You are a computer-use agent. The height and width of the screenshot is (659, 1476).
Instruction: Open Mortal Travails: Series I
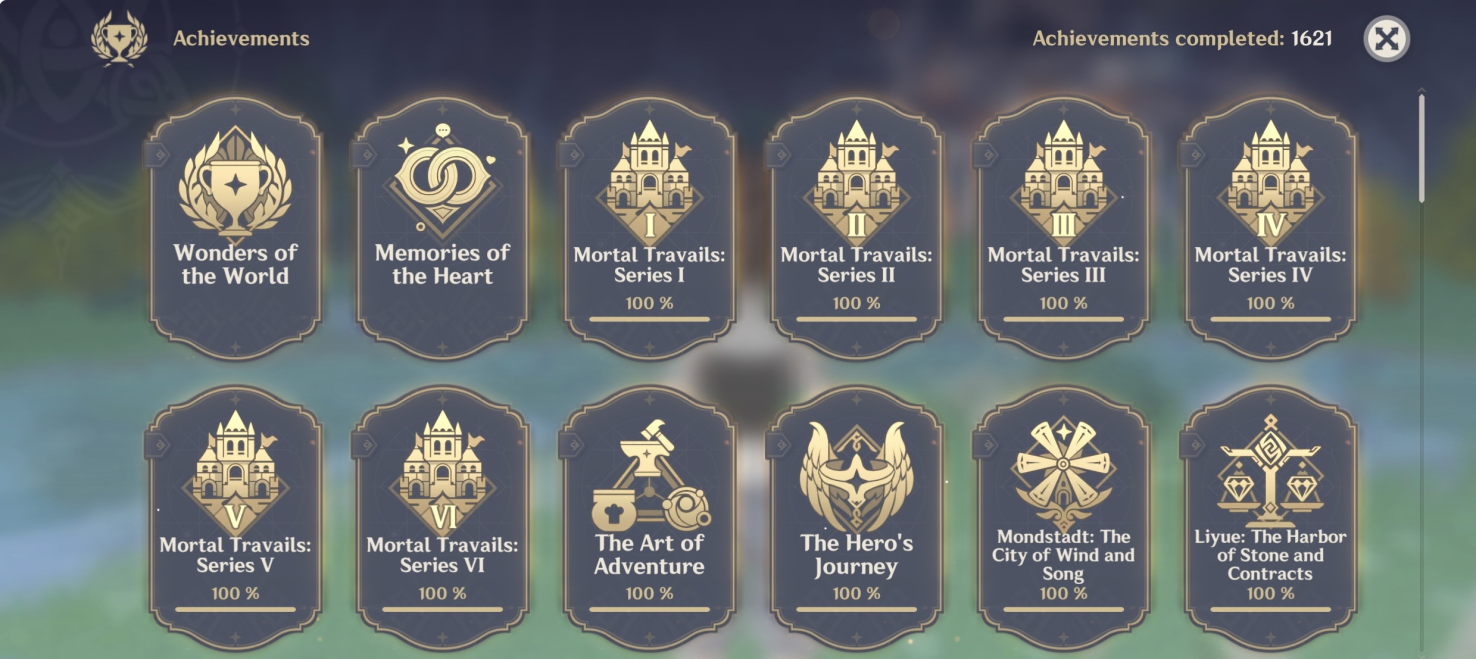(649, 228)
